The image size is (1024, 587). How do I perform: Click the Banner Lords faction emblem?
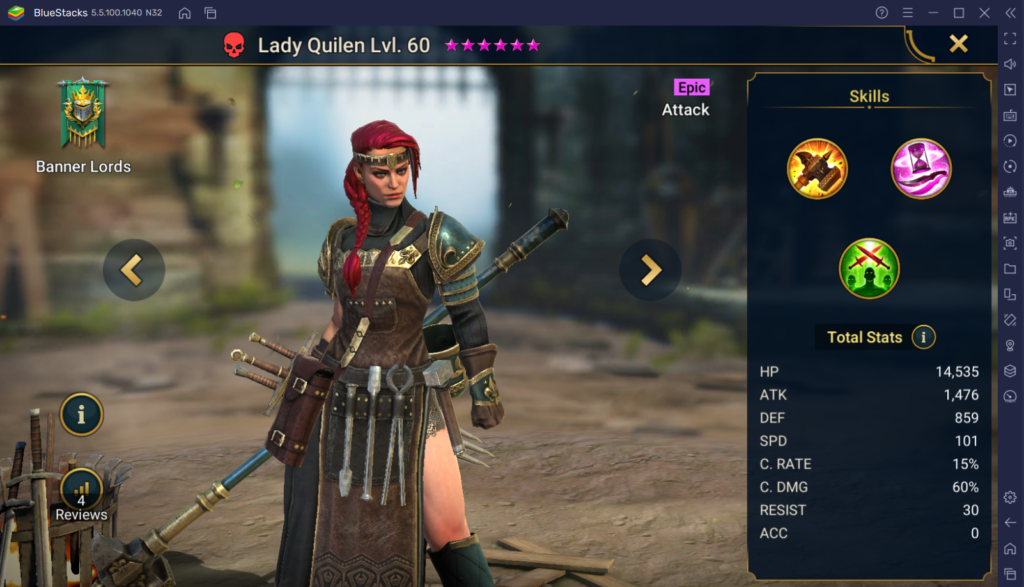coord(83,114)
